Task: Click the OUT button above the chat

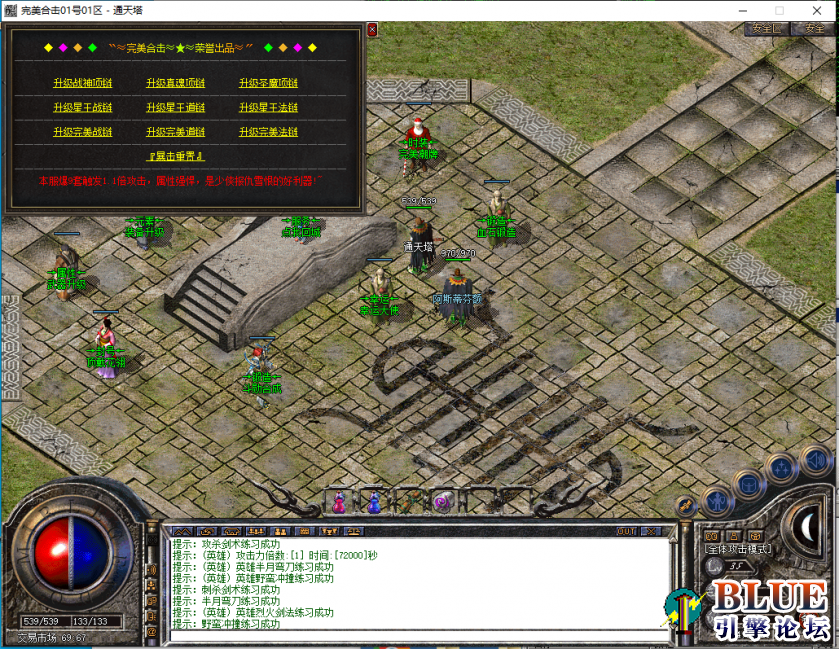Action: (x=626, y=531)
